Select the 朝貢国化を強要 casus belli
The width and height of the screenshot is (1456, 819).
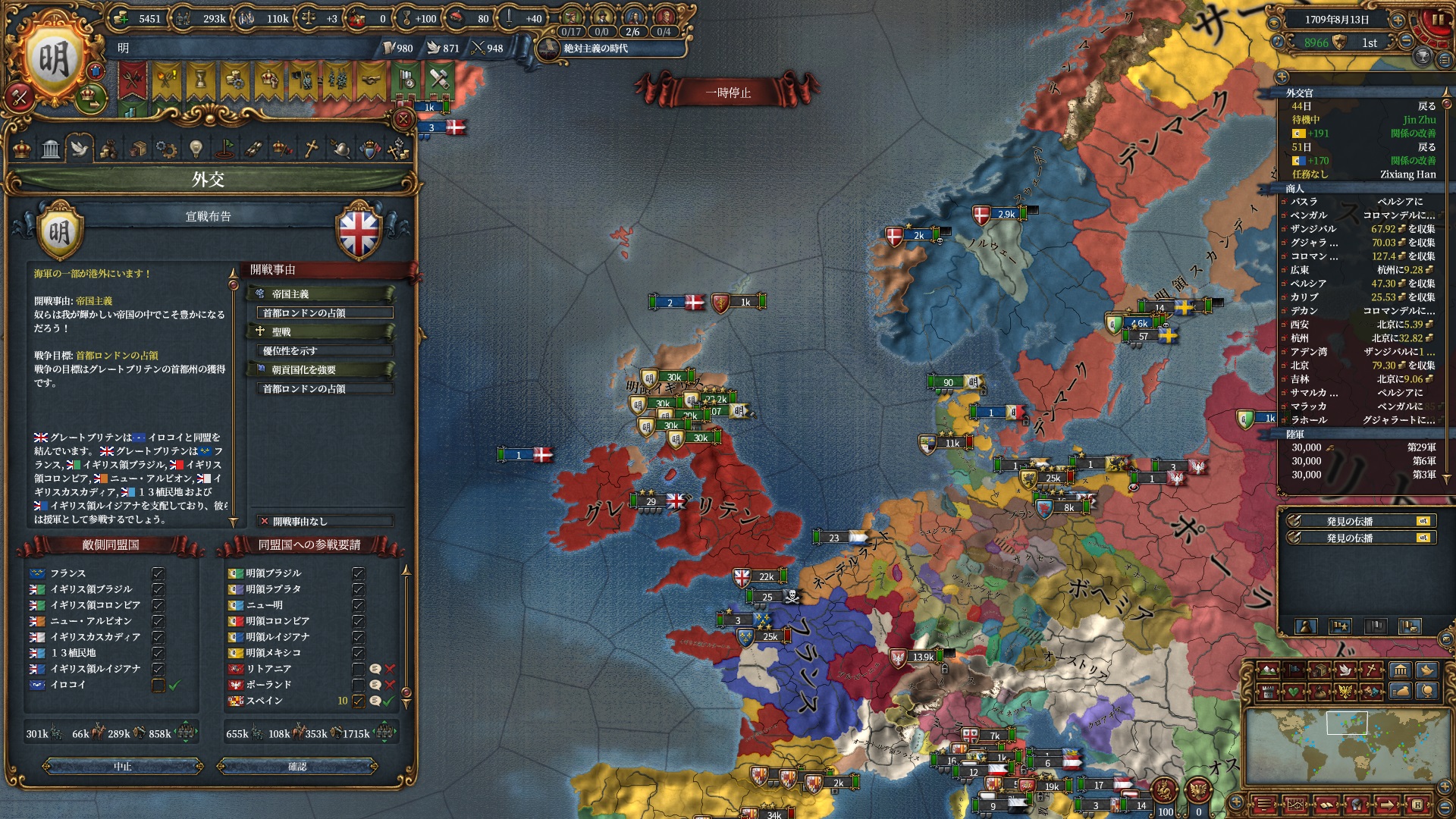(x=321, y=369)
